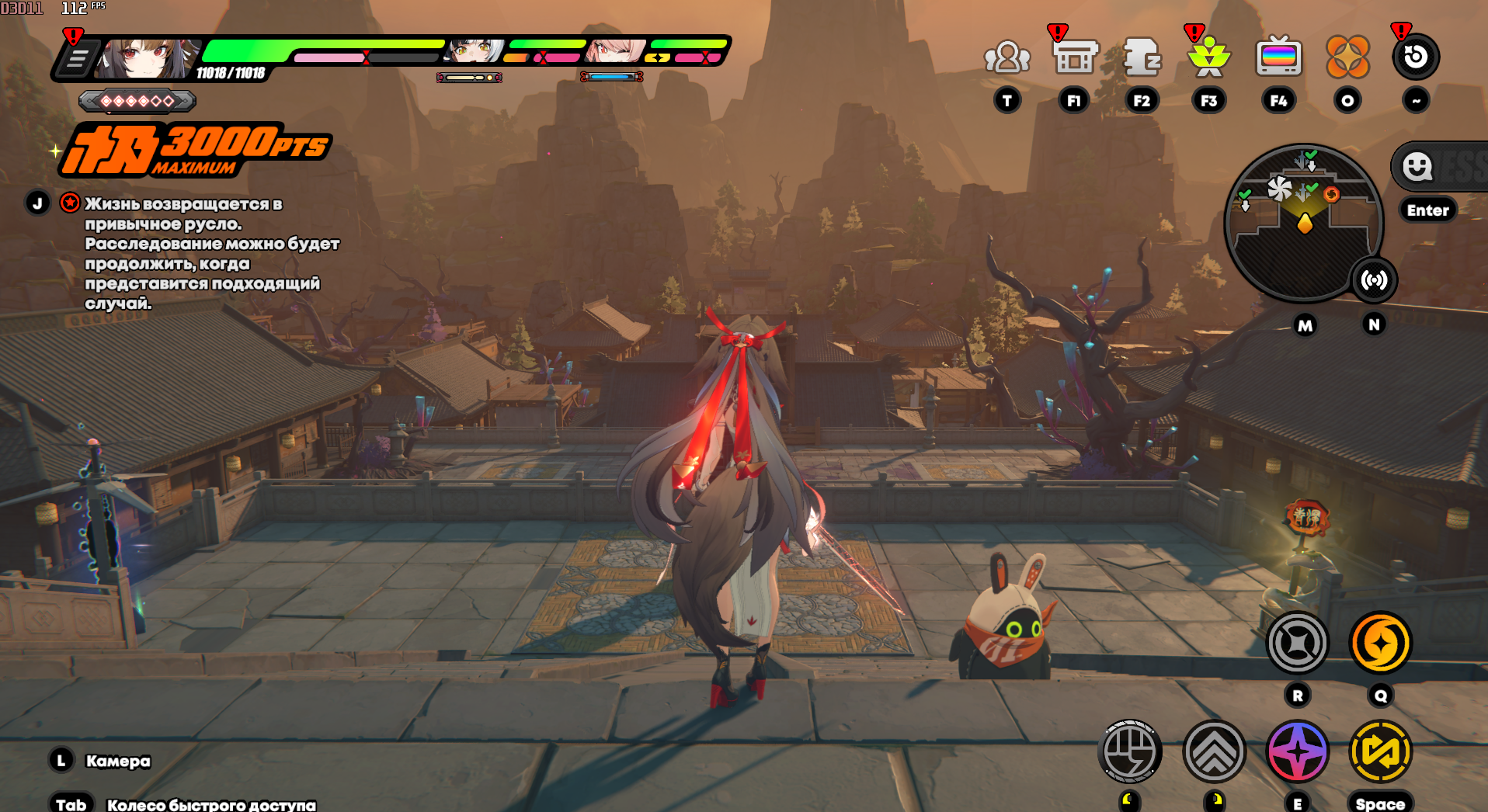Viewport: 1488px width, 812px height.
Task: Open the green star figure event icon
Action: (x=1208, y=57)
